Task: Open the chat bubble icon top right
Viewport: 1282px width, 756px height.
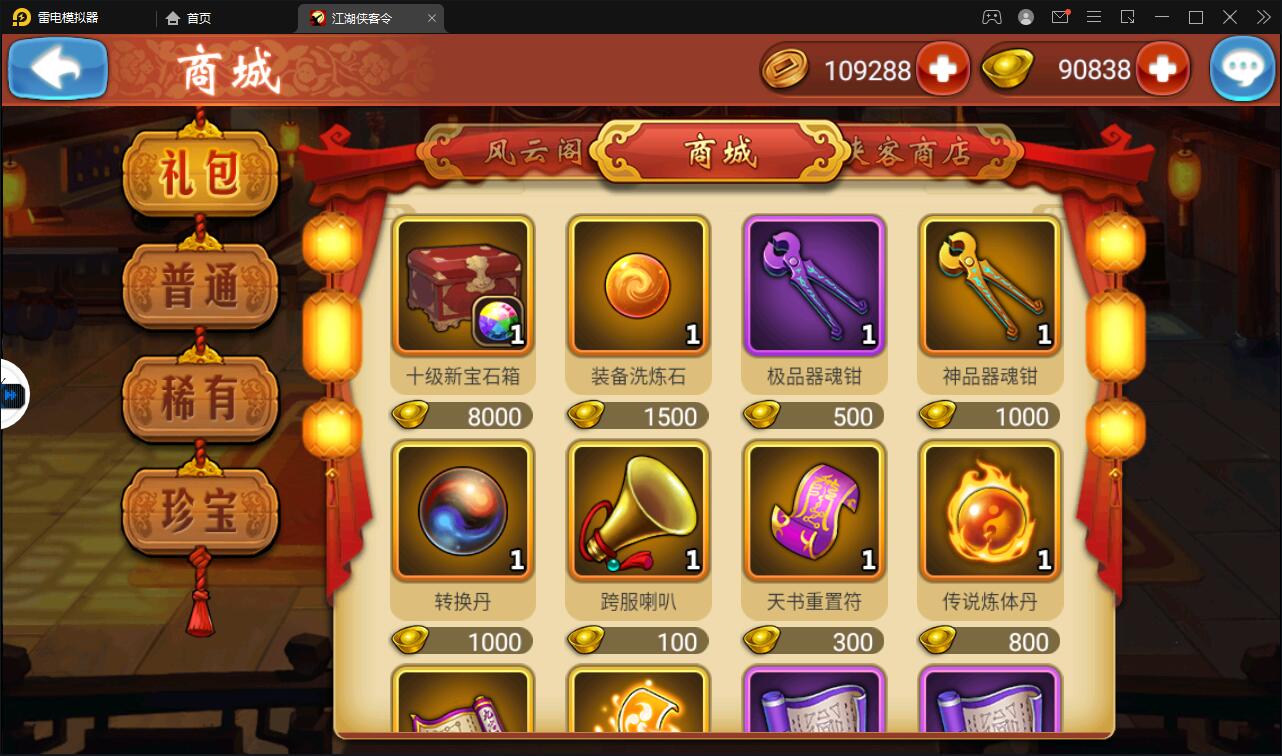Action: [1242, 68]
